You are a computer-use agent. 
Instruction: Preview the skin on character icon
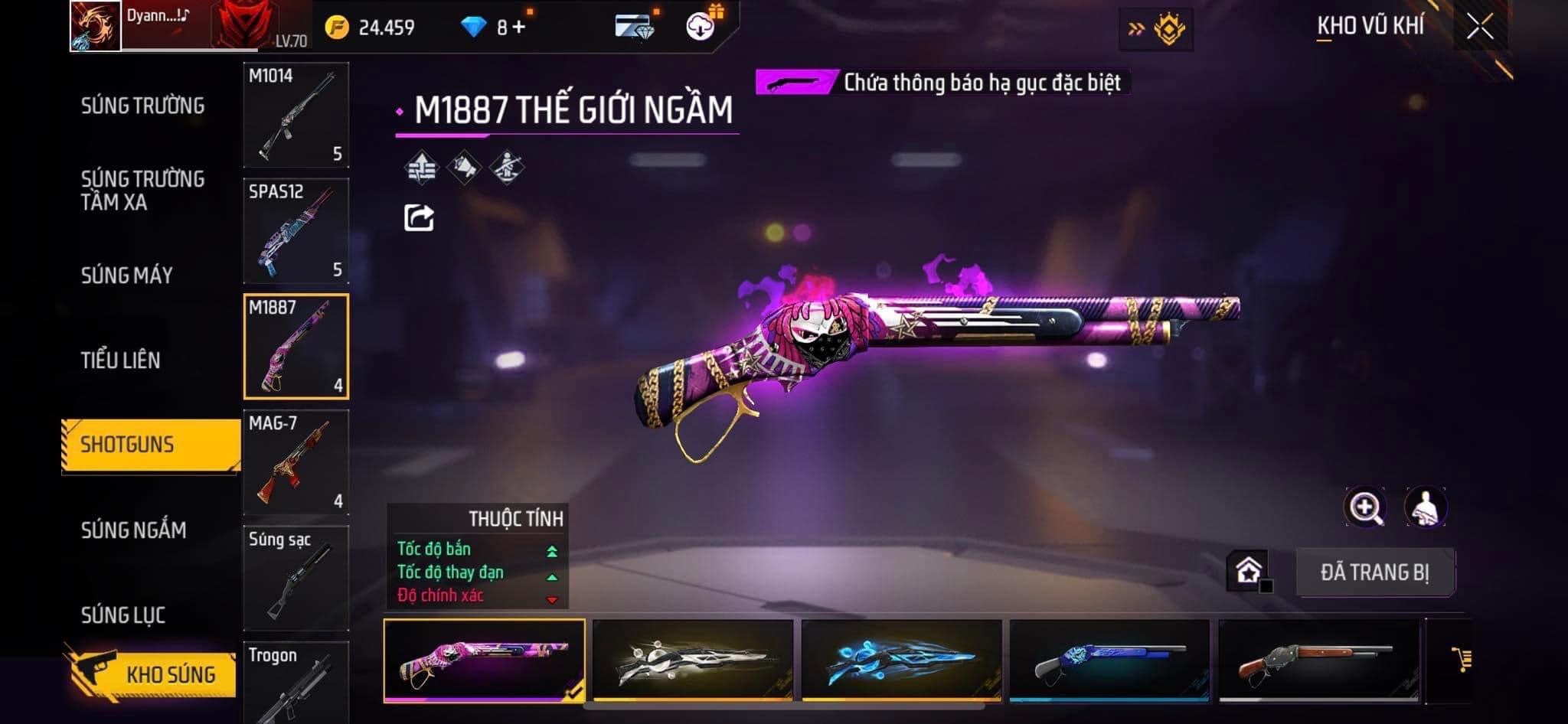1425,507
